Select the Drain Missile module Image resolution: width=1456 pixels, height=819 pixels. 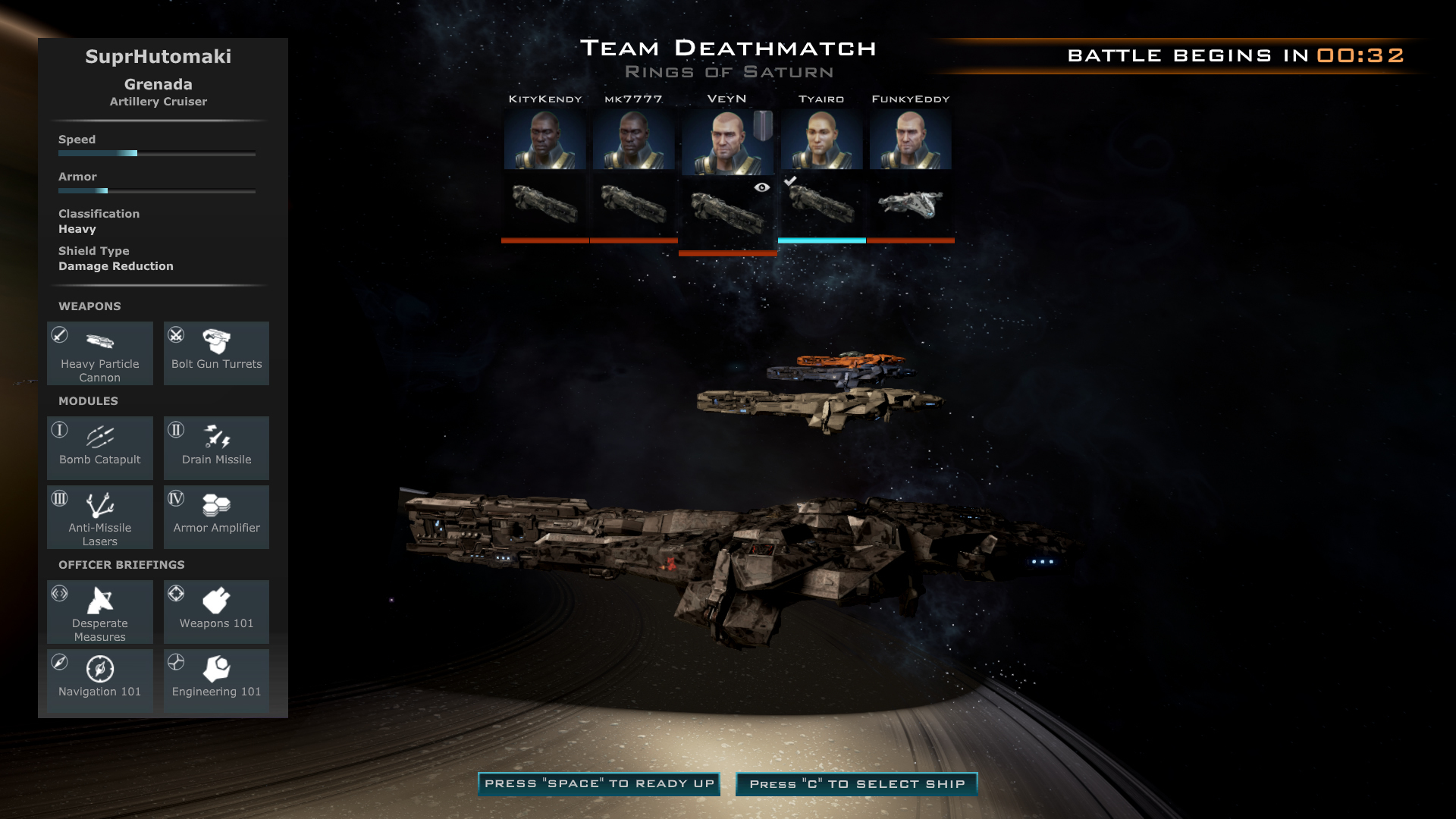(216, 447)
